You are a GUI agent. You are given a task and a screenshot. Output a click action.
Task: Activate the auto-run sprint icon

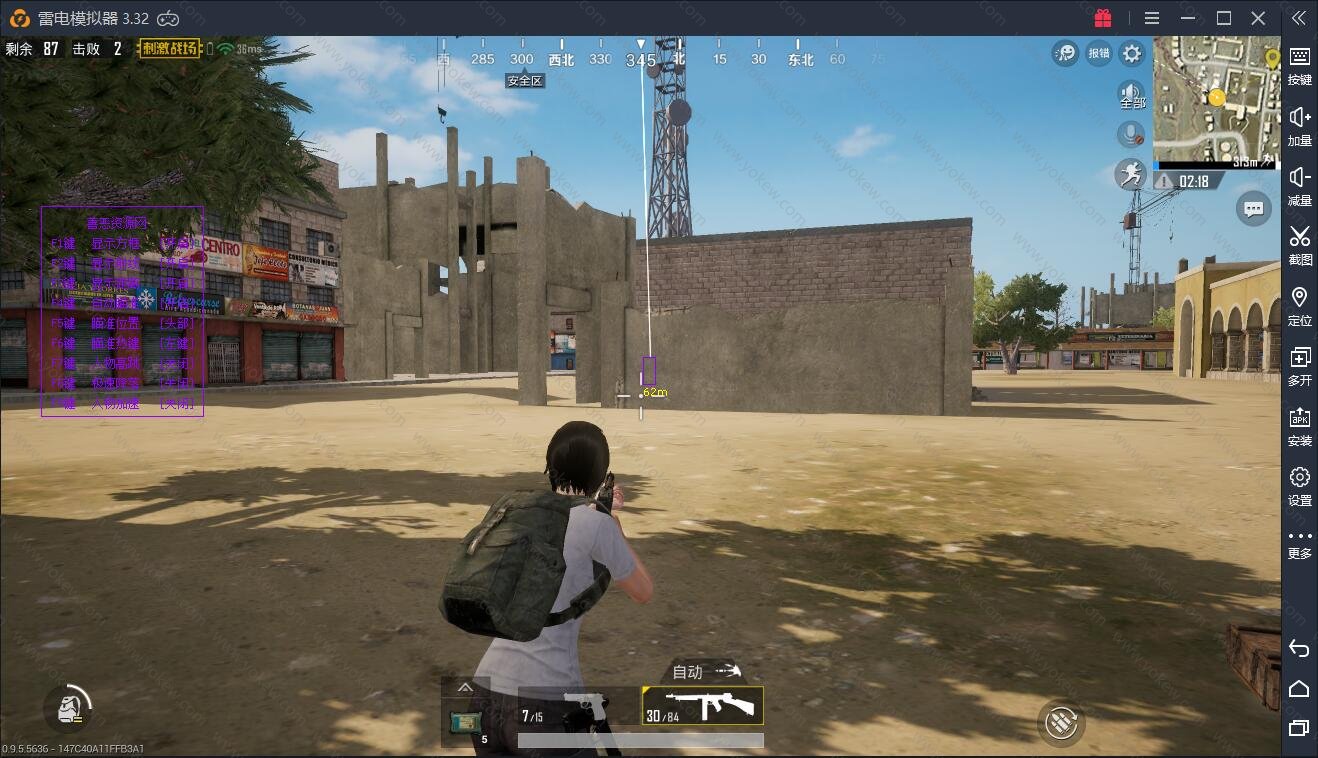pos(1131,174)
